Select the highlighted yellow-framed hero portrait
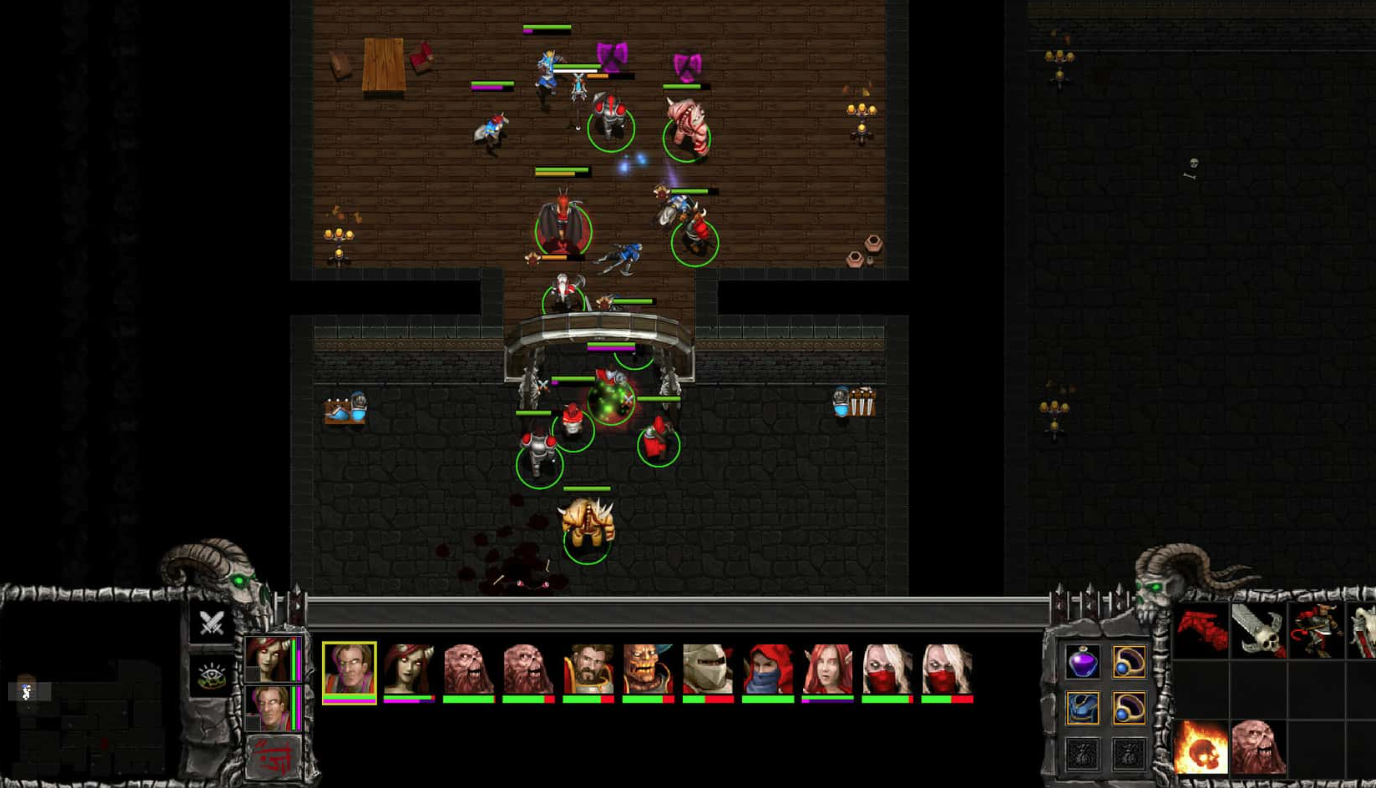This screenshot has height=788, width=1376. pyautogui.click(x=349, y=670)
